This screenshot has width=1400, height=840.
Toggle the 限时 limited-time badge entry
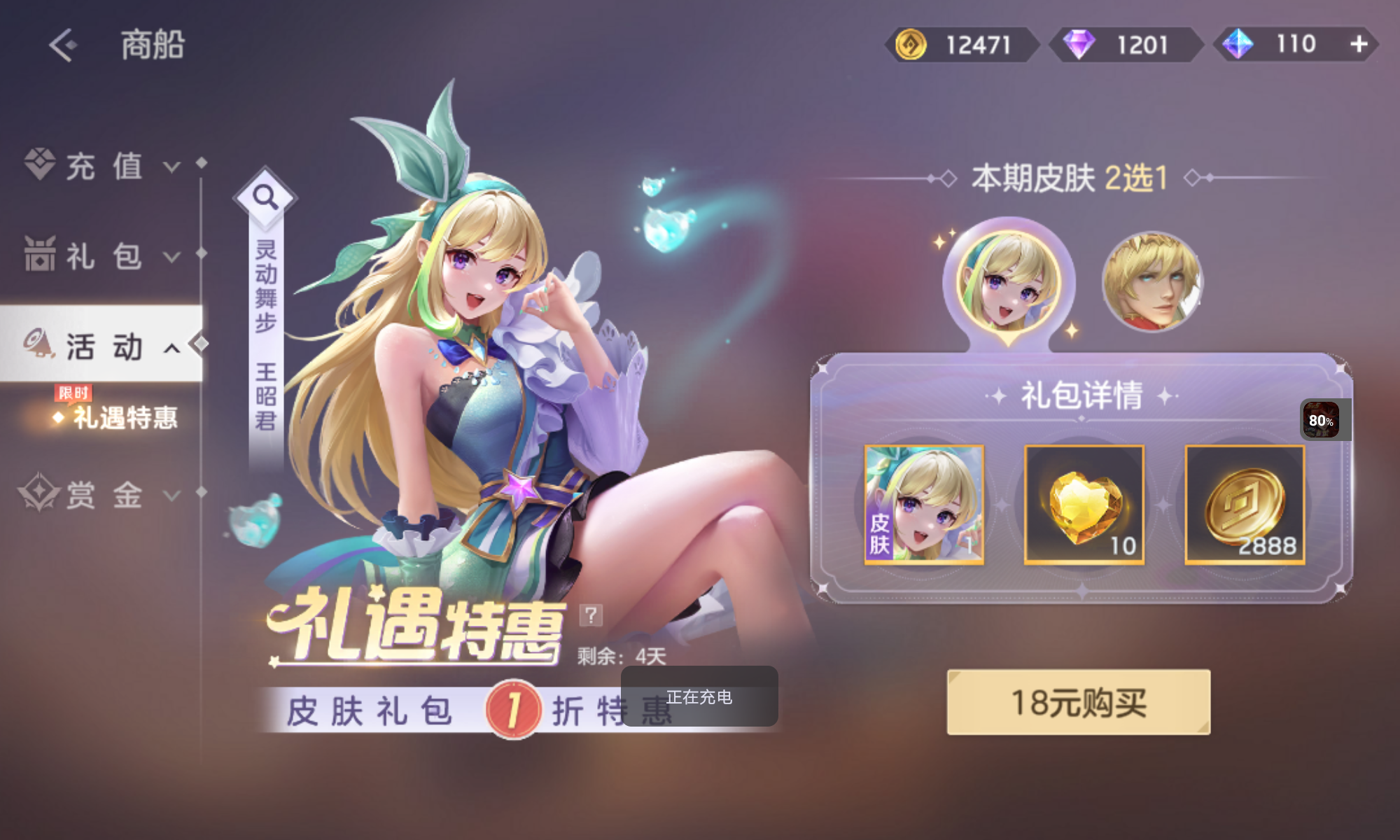coord(73,393)
